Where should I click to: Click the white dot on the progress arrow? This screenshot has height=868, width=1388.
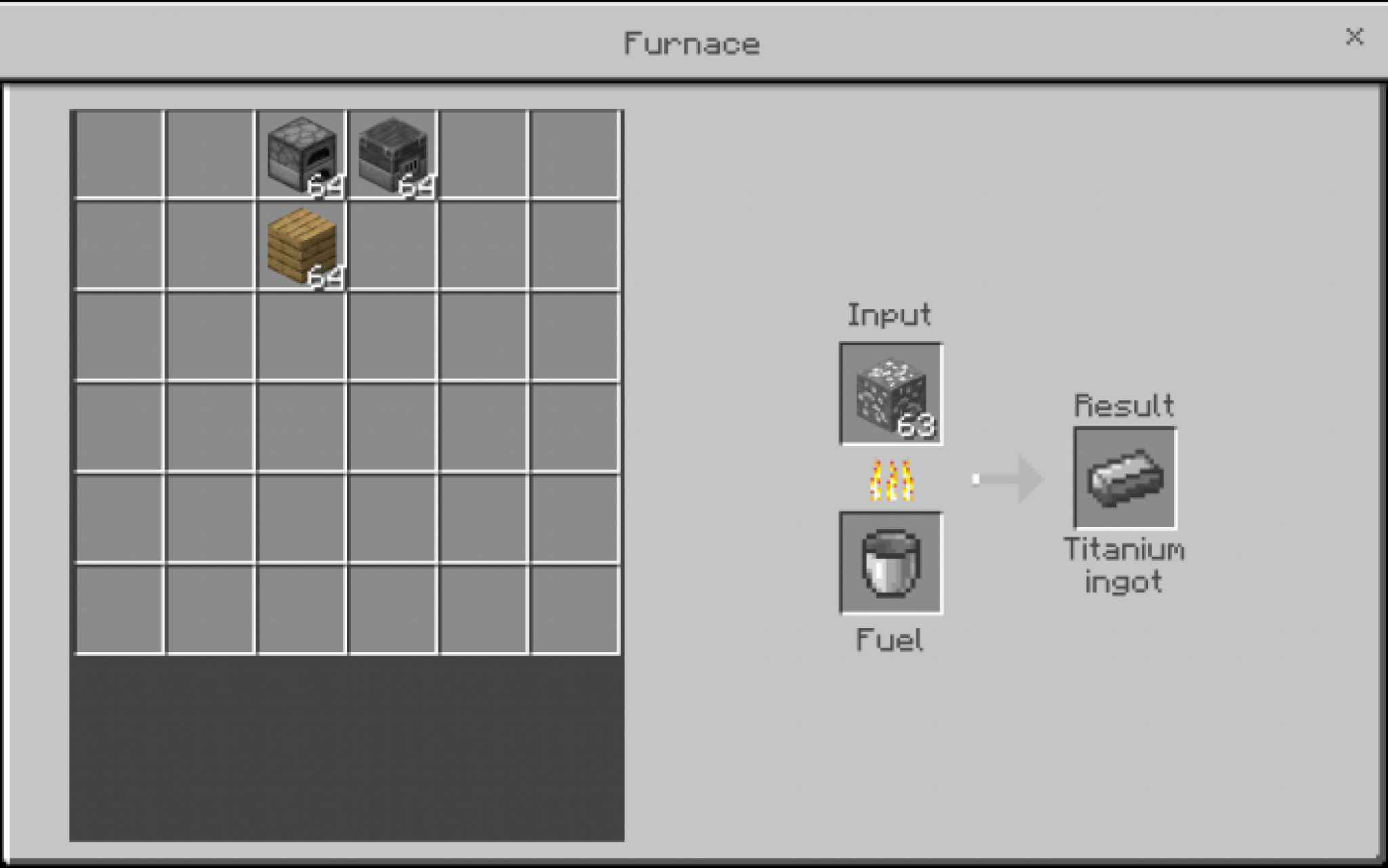pos(976,478)
